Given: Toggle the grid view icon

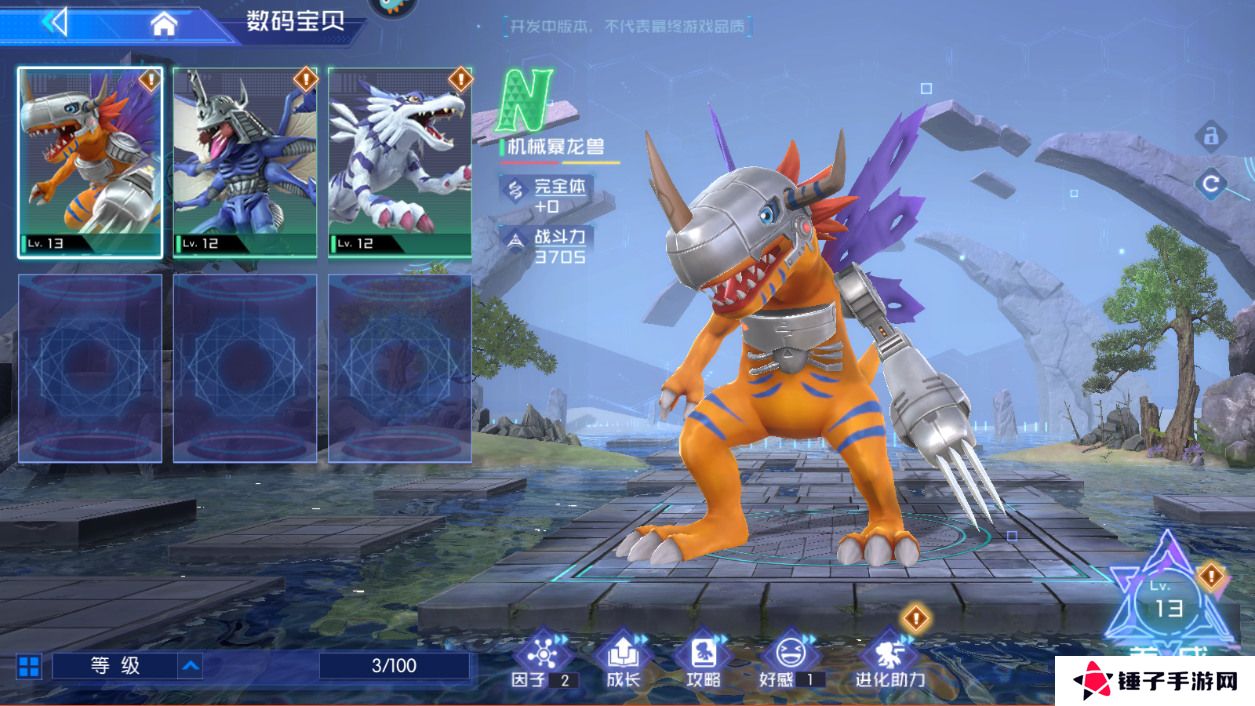Looking at the screenshot, I should click(x=29, y=667).
